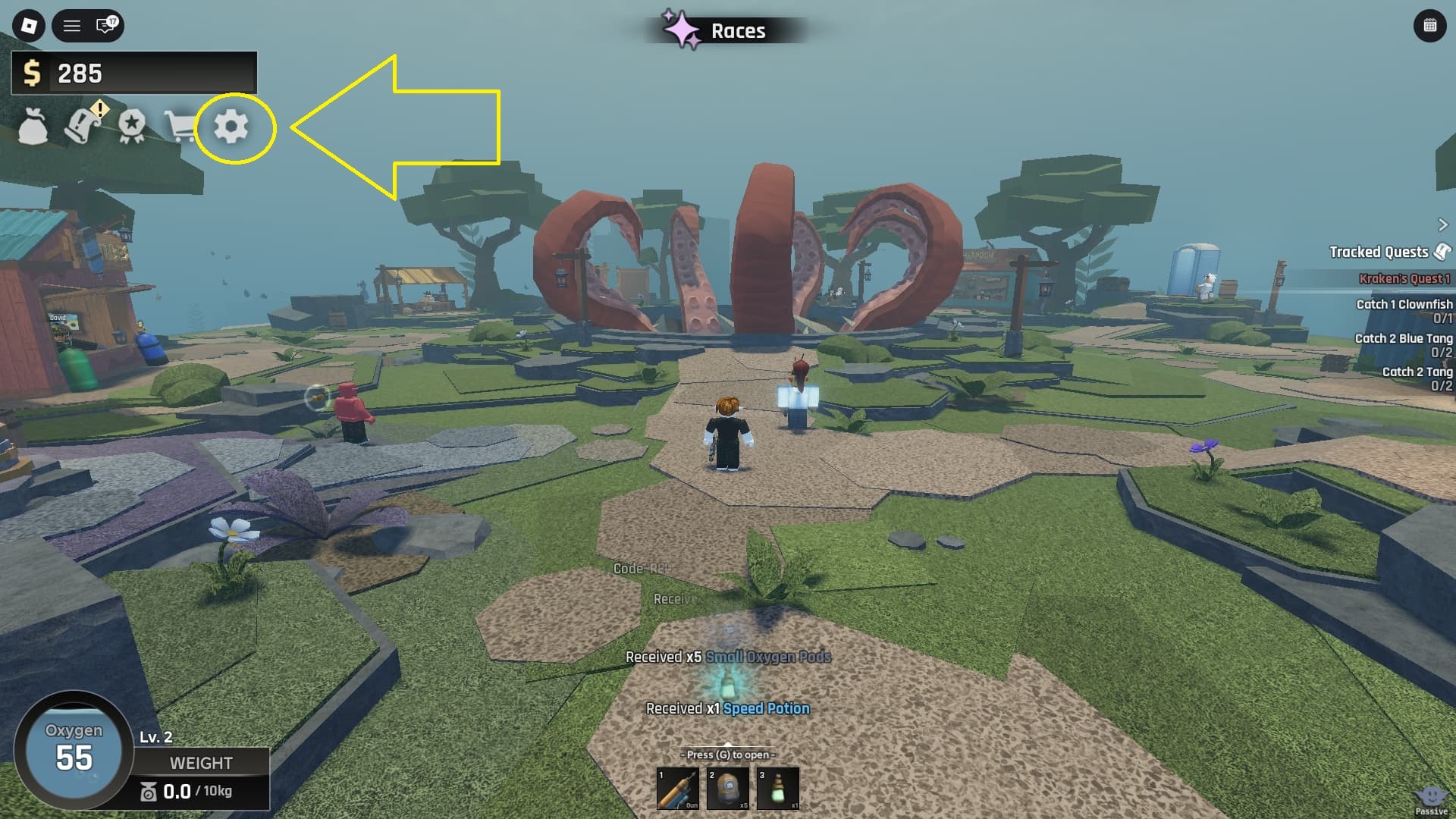Click the 285 currency counter
The image size is (1456, 819).
tap(80, 74)
